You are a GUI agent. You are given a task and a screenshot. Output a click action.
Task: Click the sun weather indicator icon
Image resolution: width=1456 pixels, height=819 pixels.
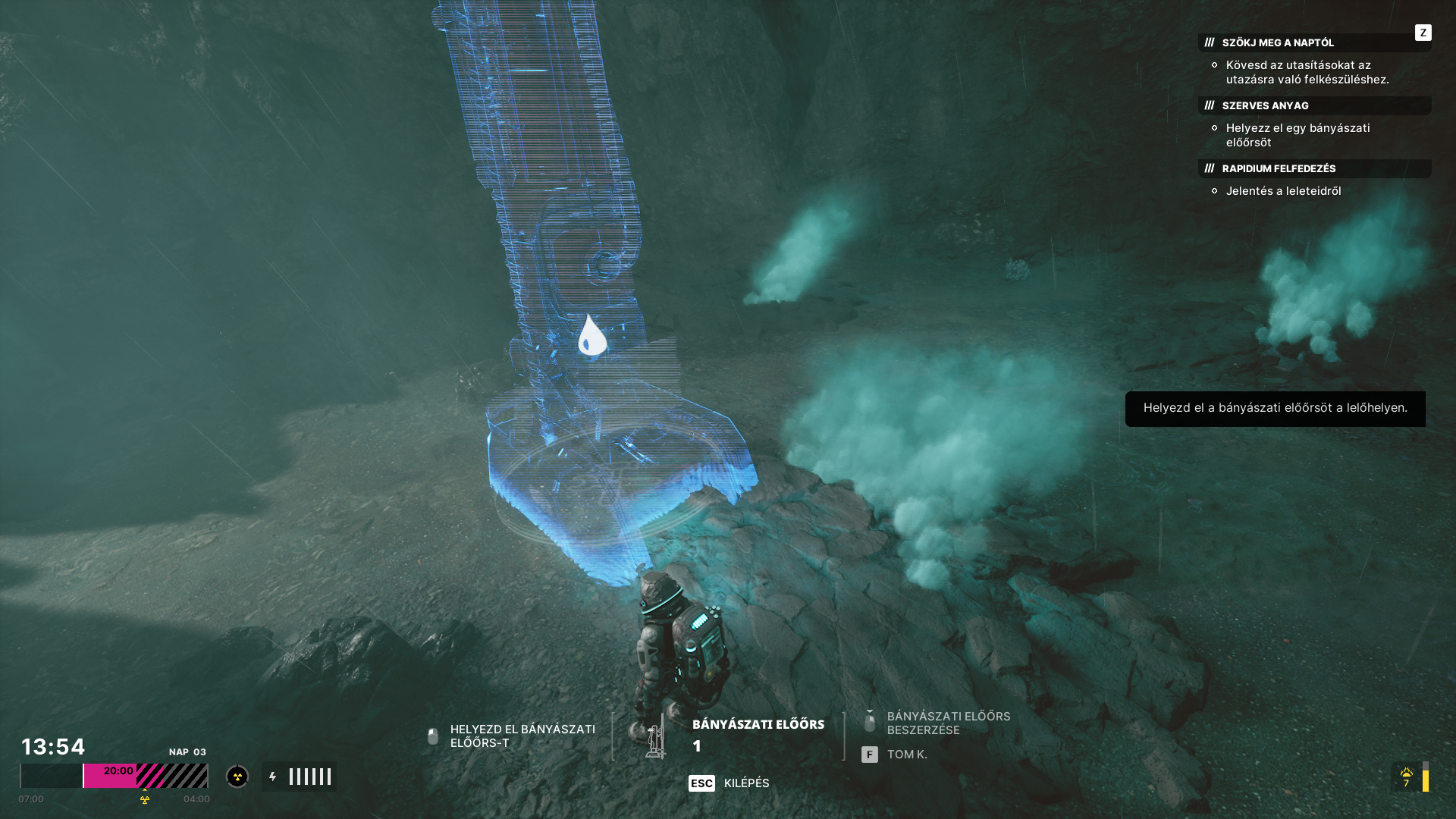(x=1407, y=774)
